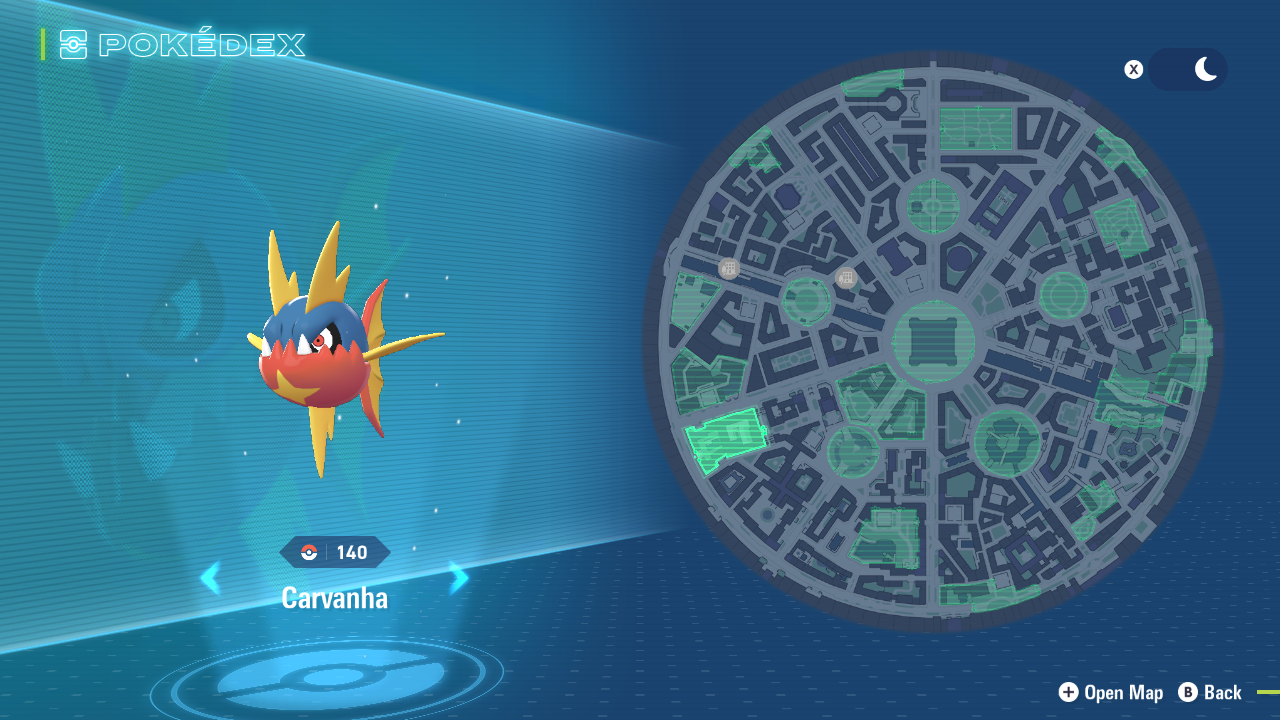Select the right building landmark marker on map
The height and width of the screenshot is (720, 1280).
[x=846, y=278]
